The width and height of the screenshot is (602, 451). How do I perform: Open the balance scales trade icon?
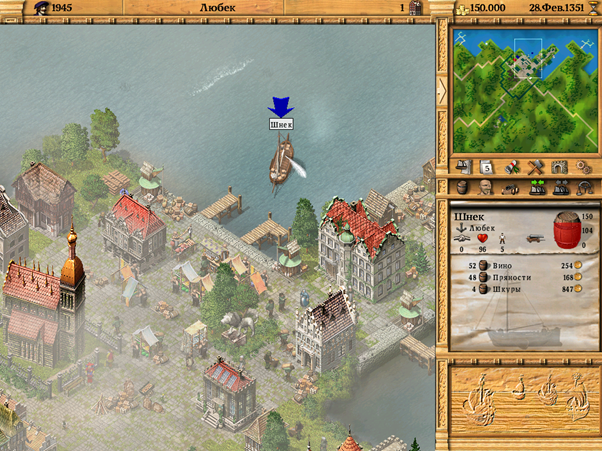(583, 187)
